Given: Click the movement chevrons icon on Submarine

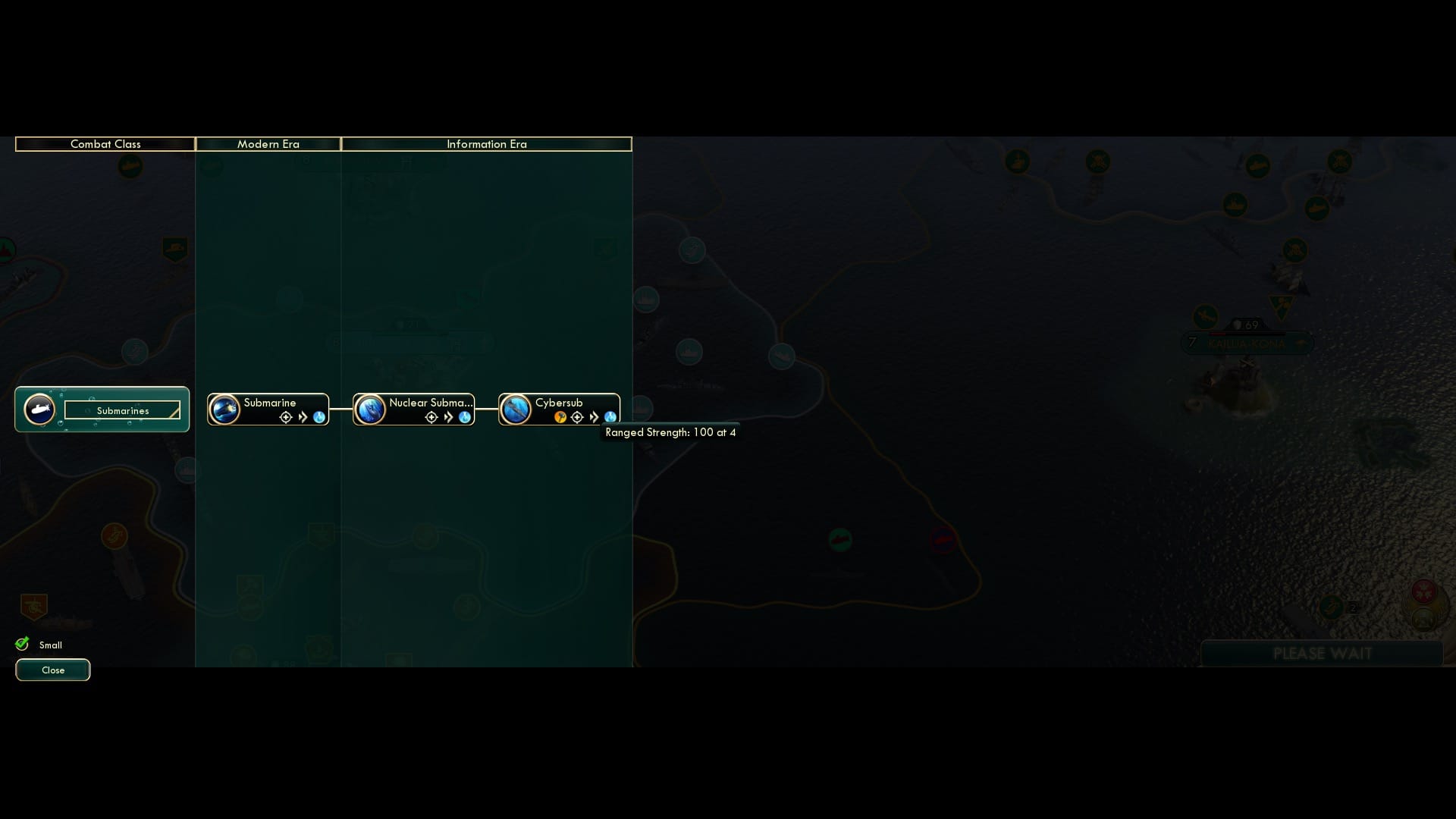Looking at the screenshot, I should (303, 417).
